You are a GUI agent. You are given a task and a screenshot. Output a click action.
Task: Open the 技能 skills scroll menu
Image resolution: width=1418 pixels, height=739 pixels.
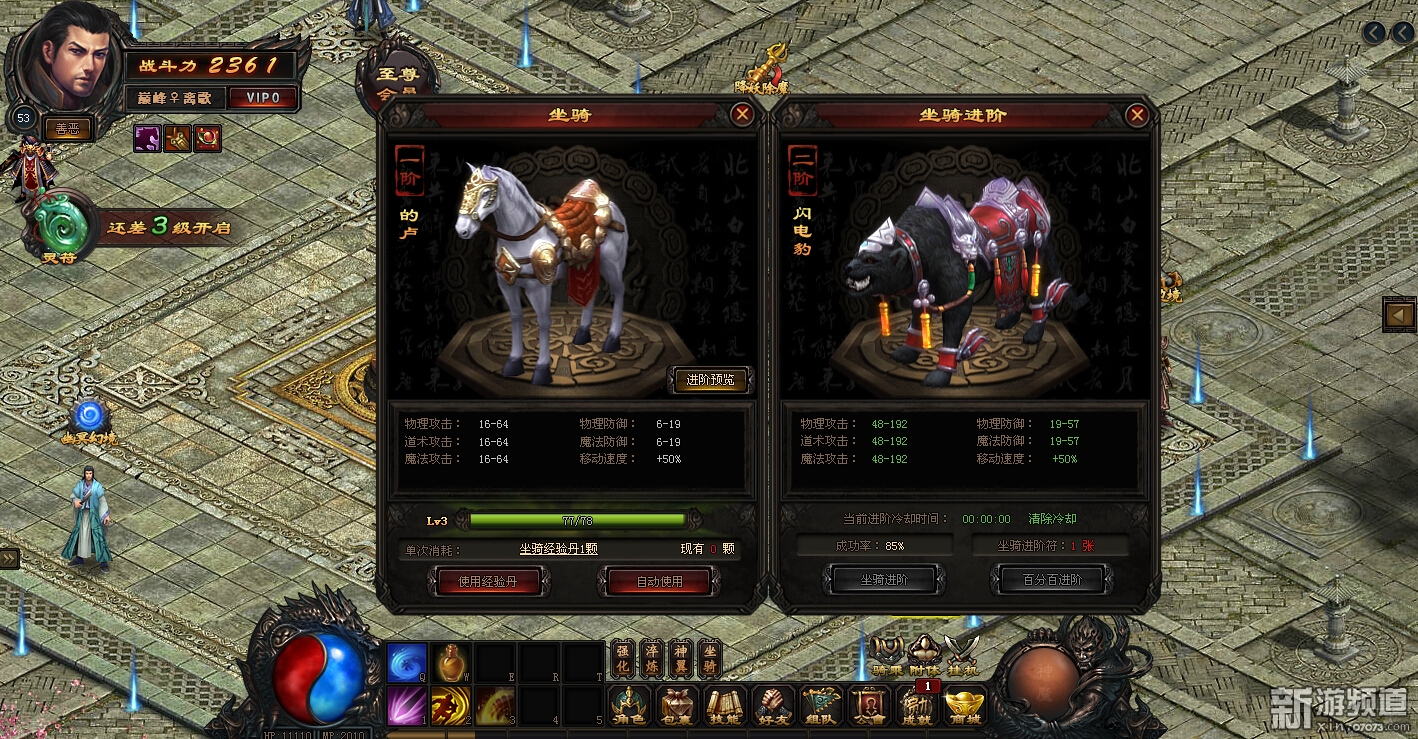(x=725, y=706)
